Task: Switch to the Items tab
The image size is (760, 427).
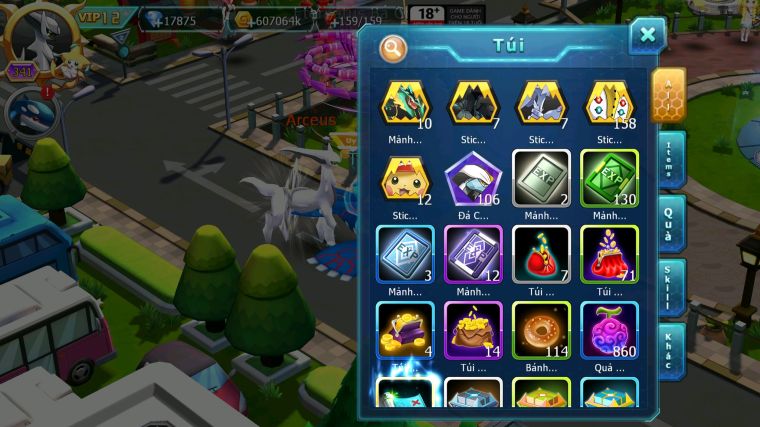Action: coord(670,159)
